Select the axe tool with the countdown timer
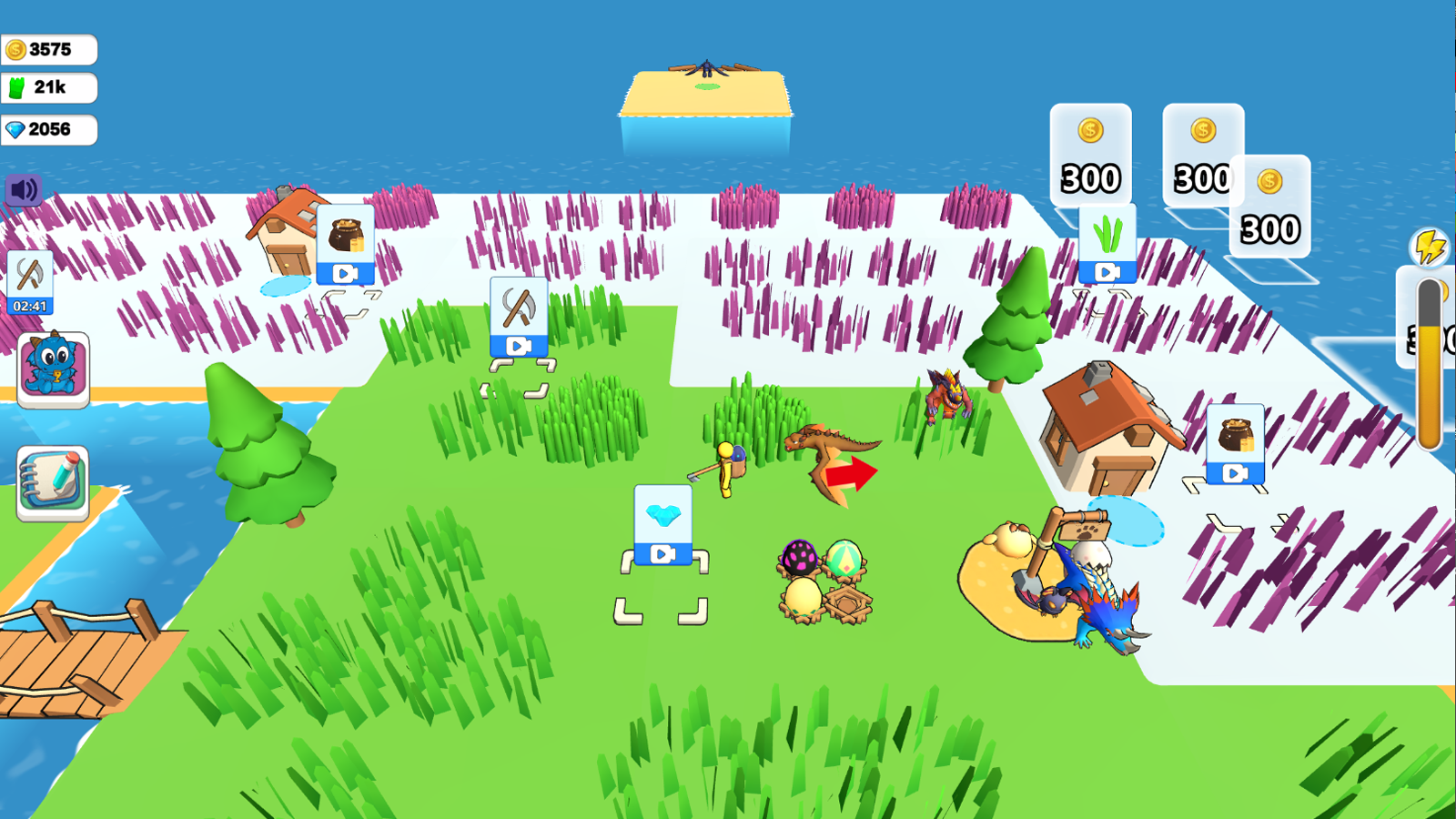This screenshot has width=1456, height=819. click(30, 278)
